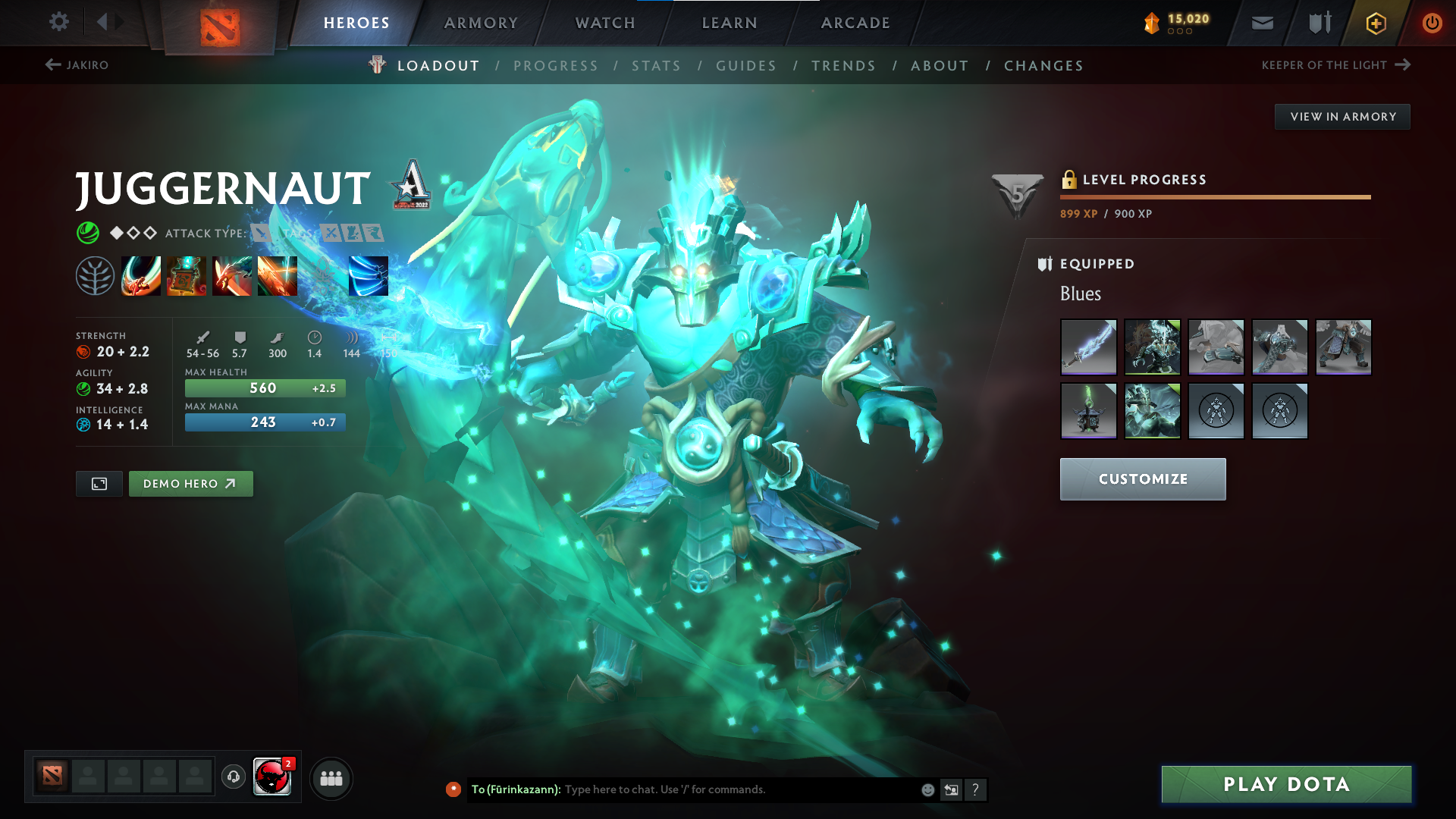
Task: Switch to the ARCADE tab
Action: [x=855, y=23]
